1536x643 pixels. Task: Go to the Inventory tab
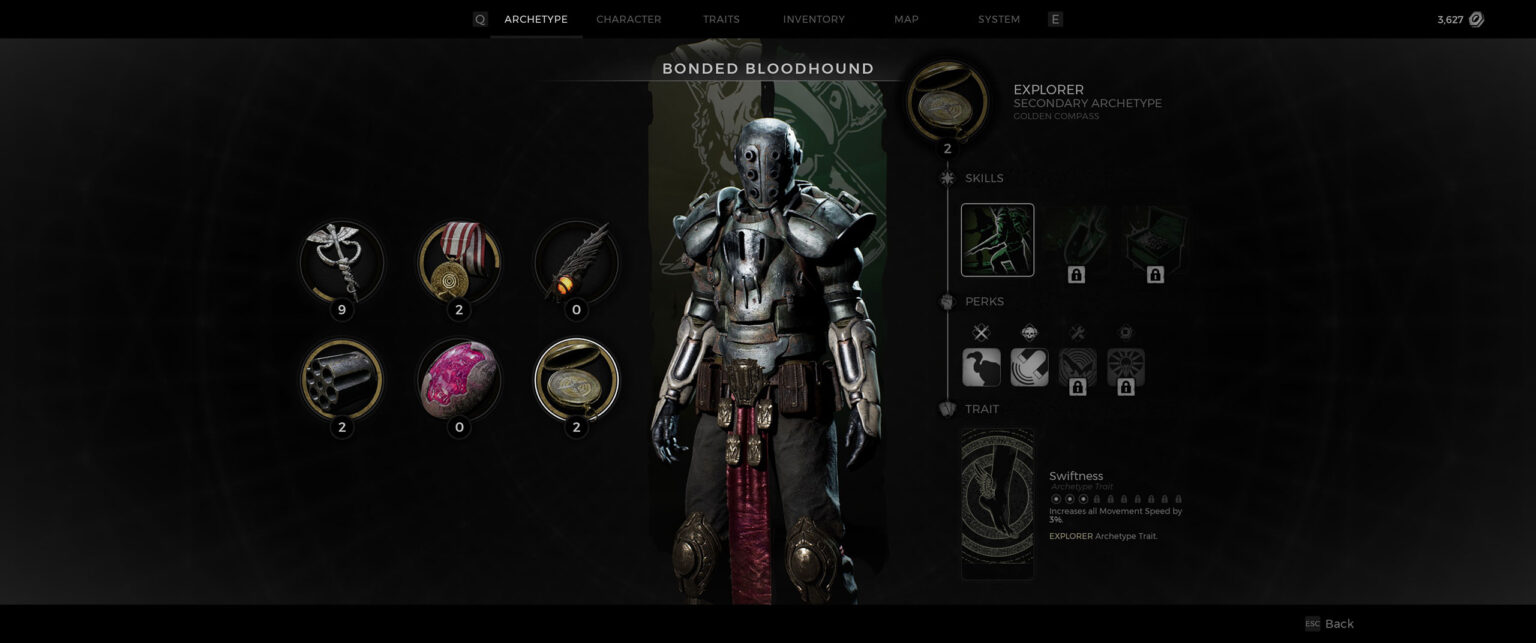pos(813,19)
